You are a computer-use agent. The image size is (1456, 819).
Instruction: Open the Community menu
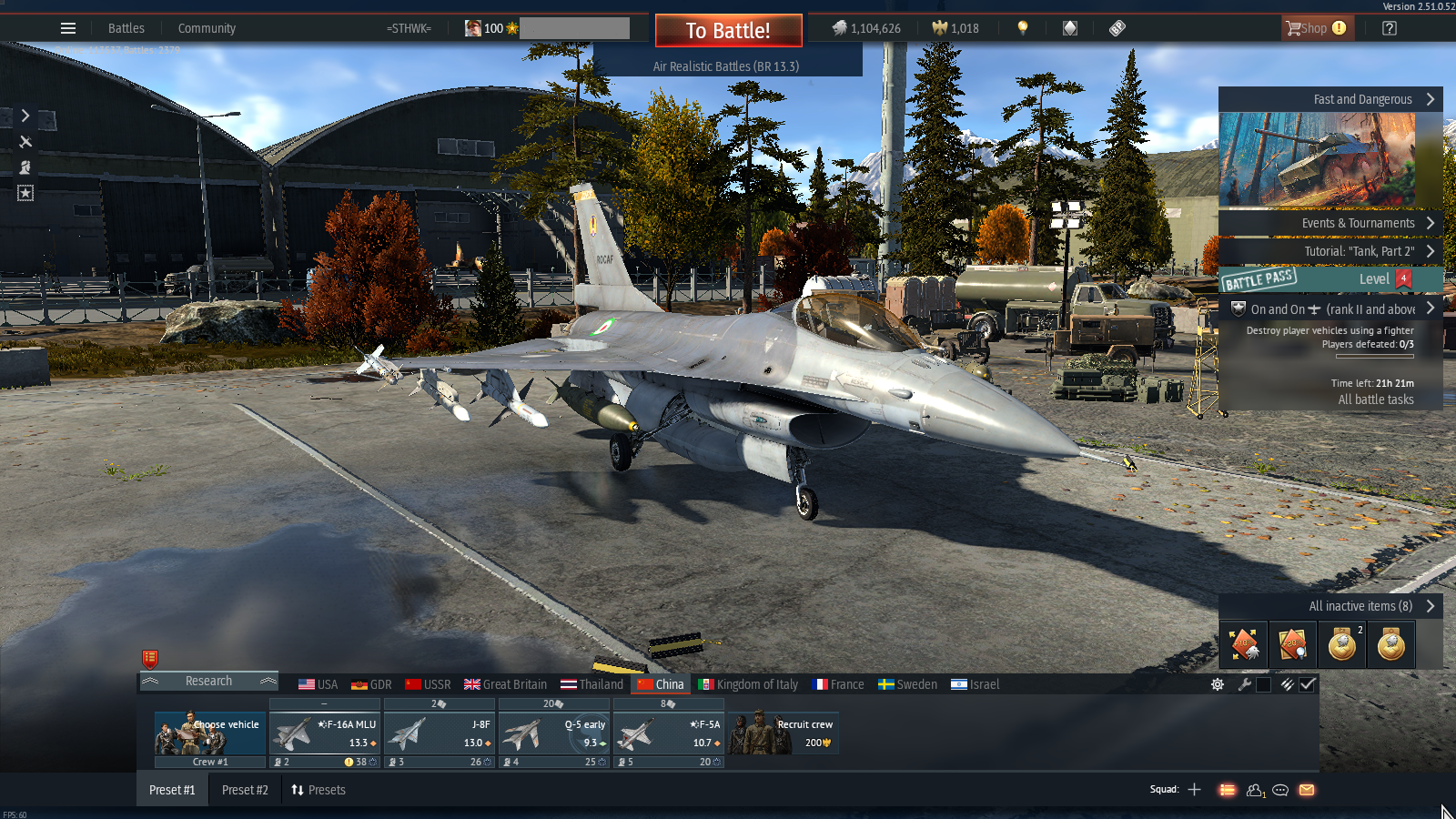tap(207, 28)
